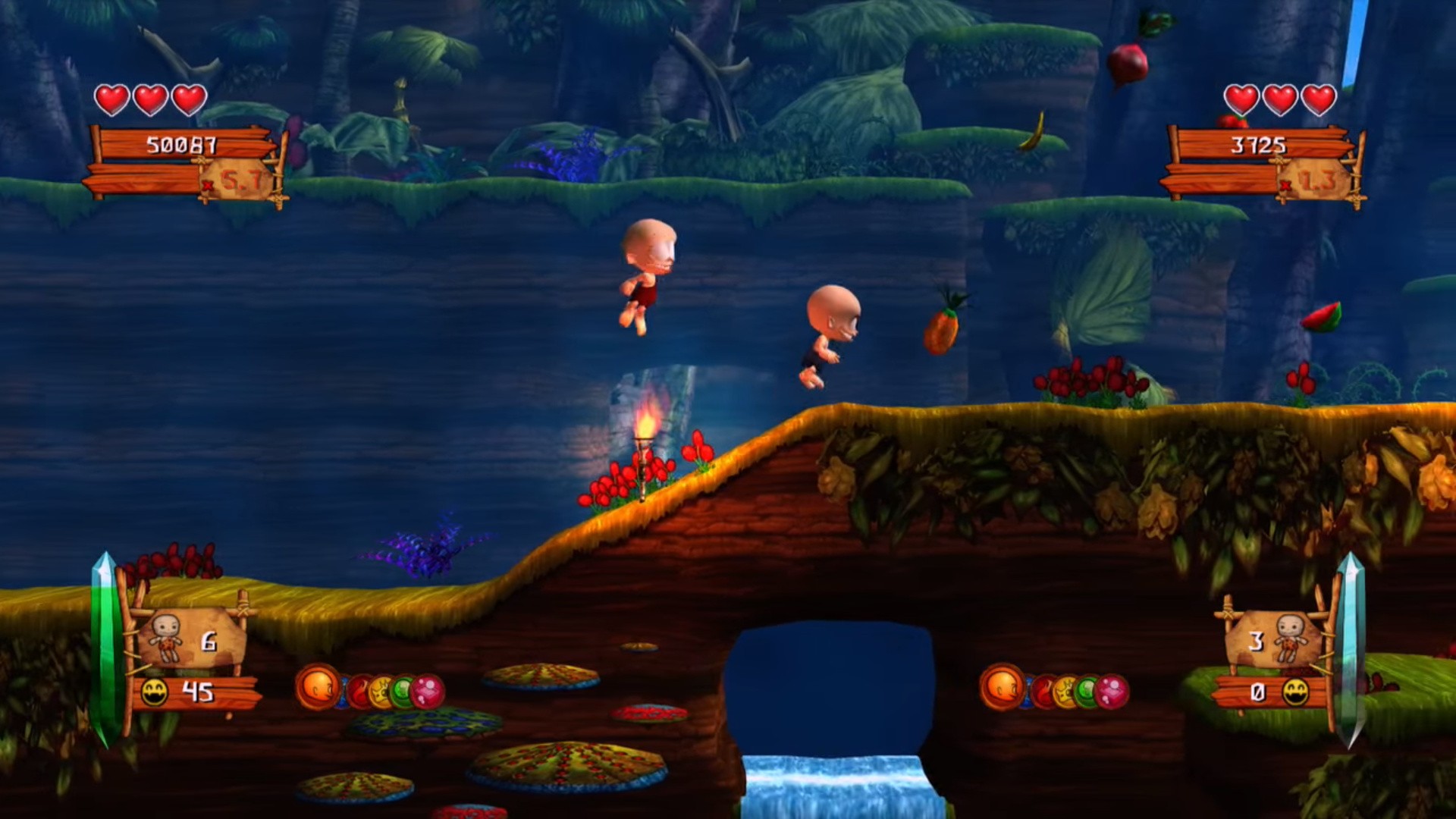Select the orange face power-up orb on the left
Viewport: 1456px width, 819px height.
click(x=319, y=689)
